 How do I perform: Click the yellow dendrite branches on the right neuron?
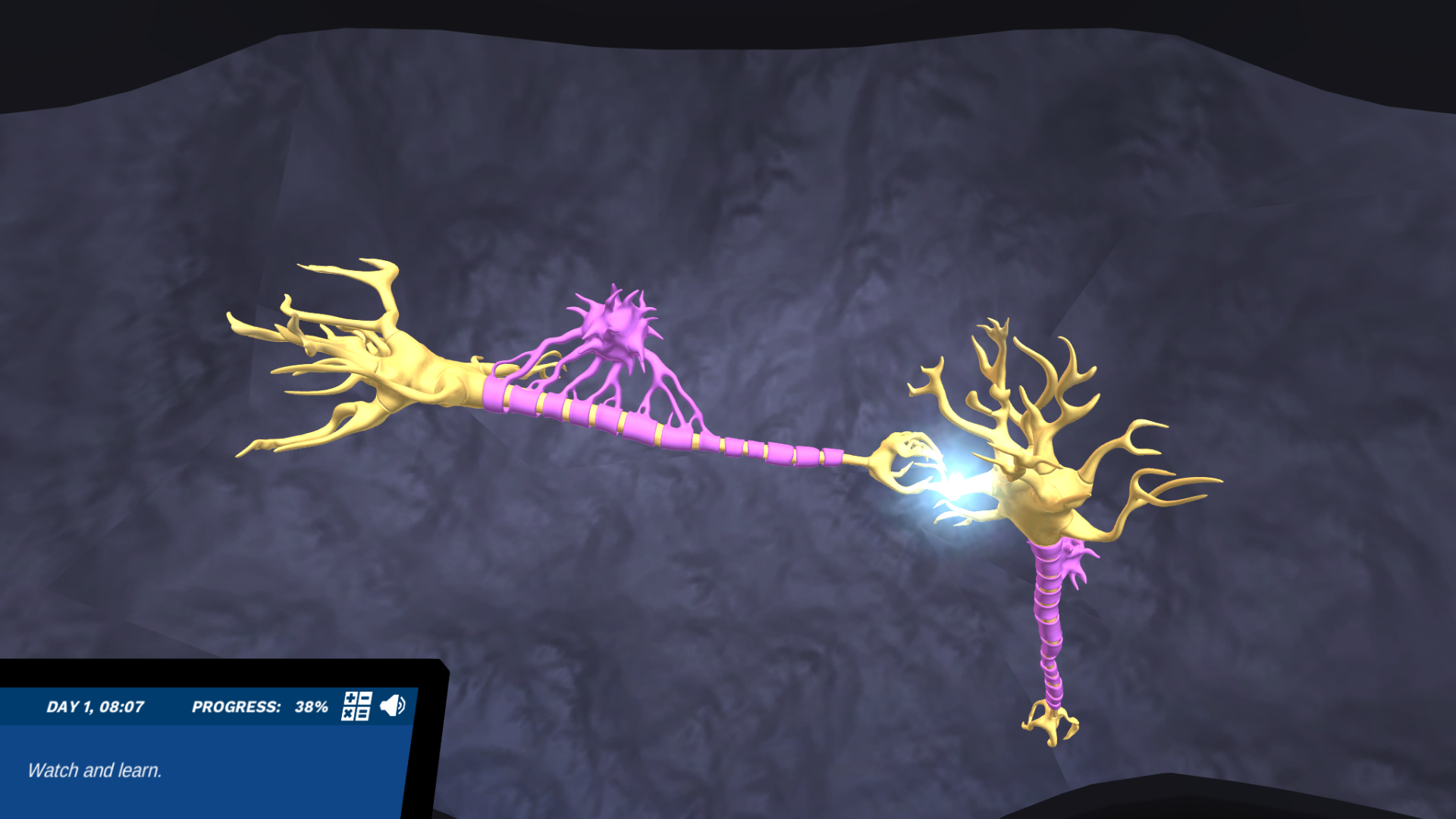1046,379
